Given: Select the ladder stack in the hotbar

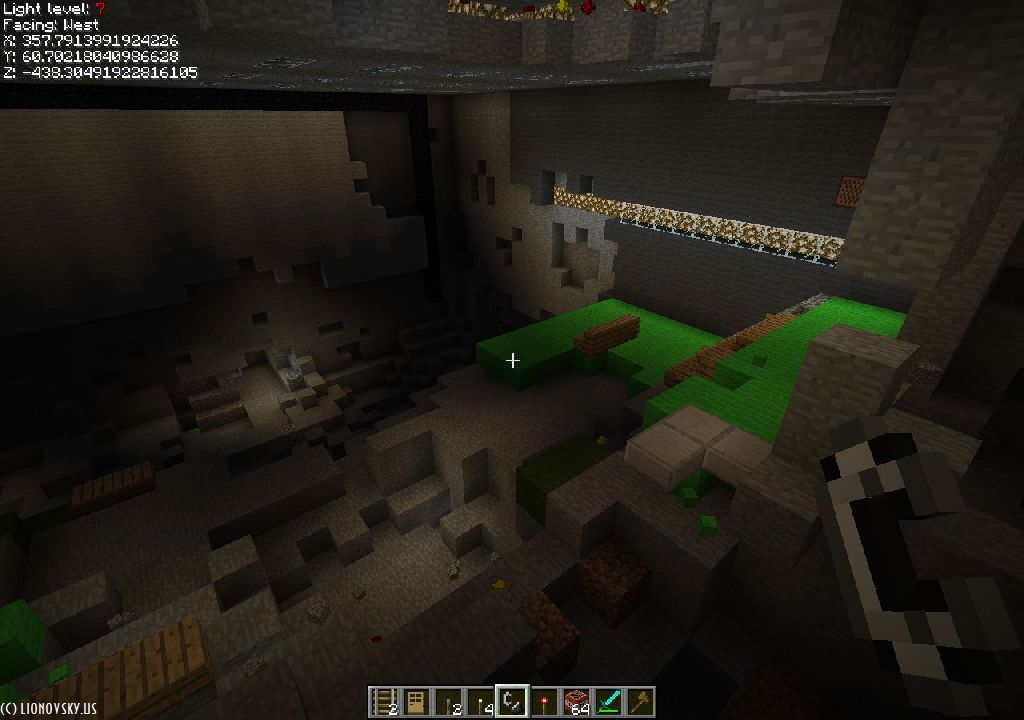Looking at the screenshot, I should (385, 702).
